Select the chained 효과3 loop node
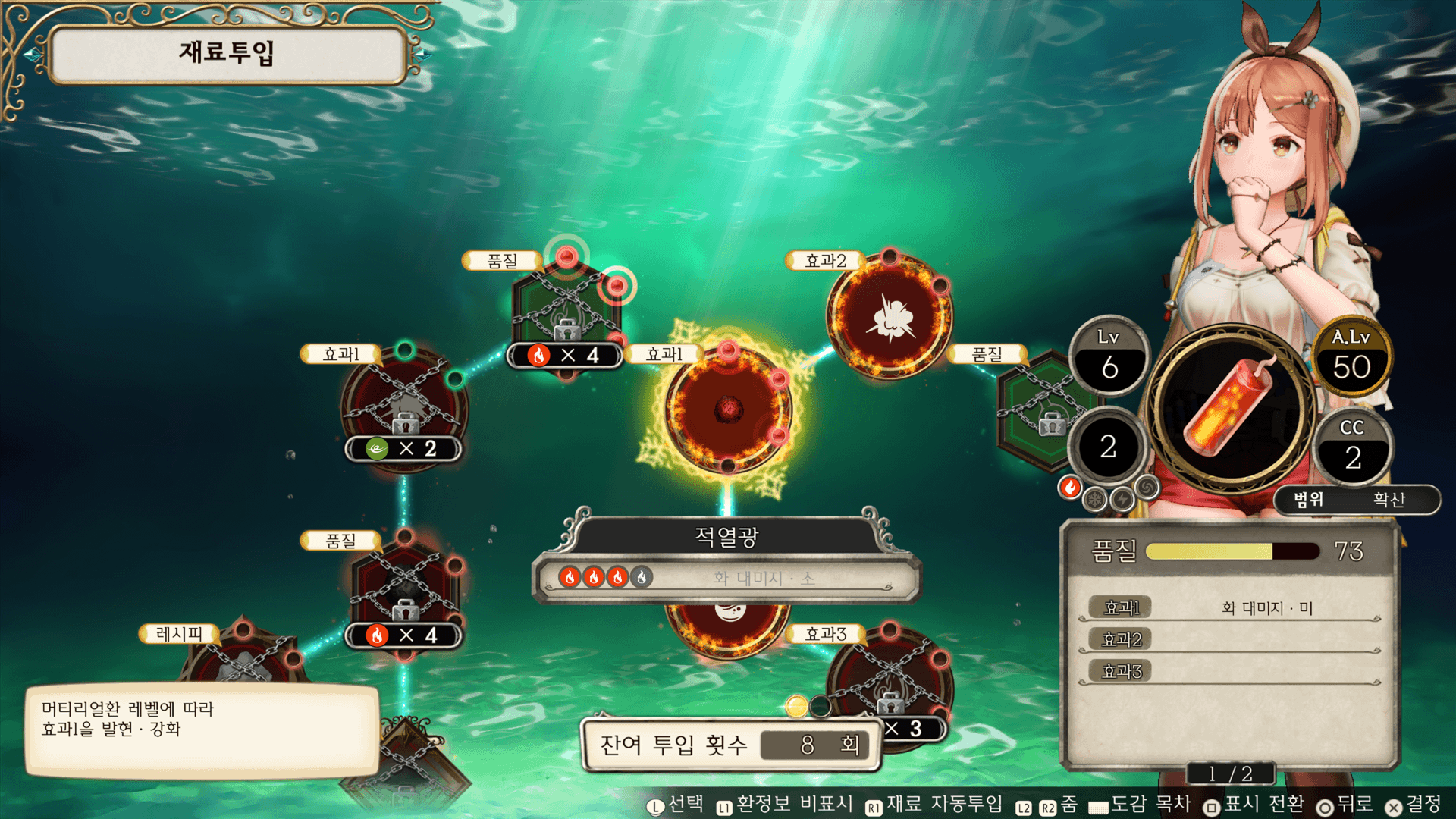The image size is (1456, 819). pos(889,679)
